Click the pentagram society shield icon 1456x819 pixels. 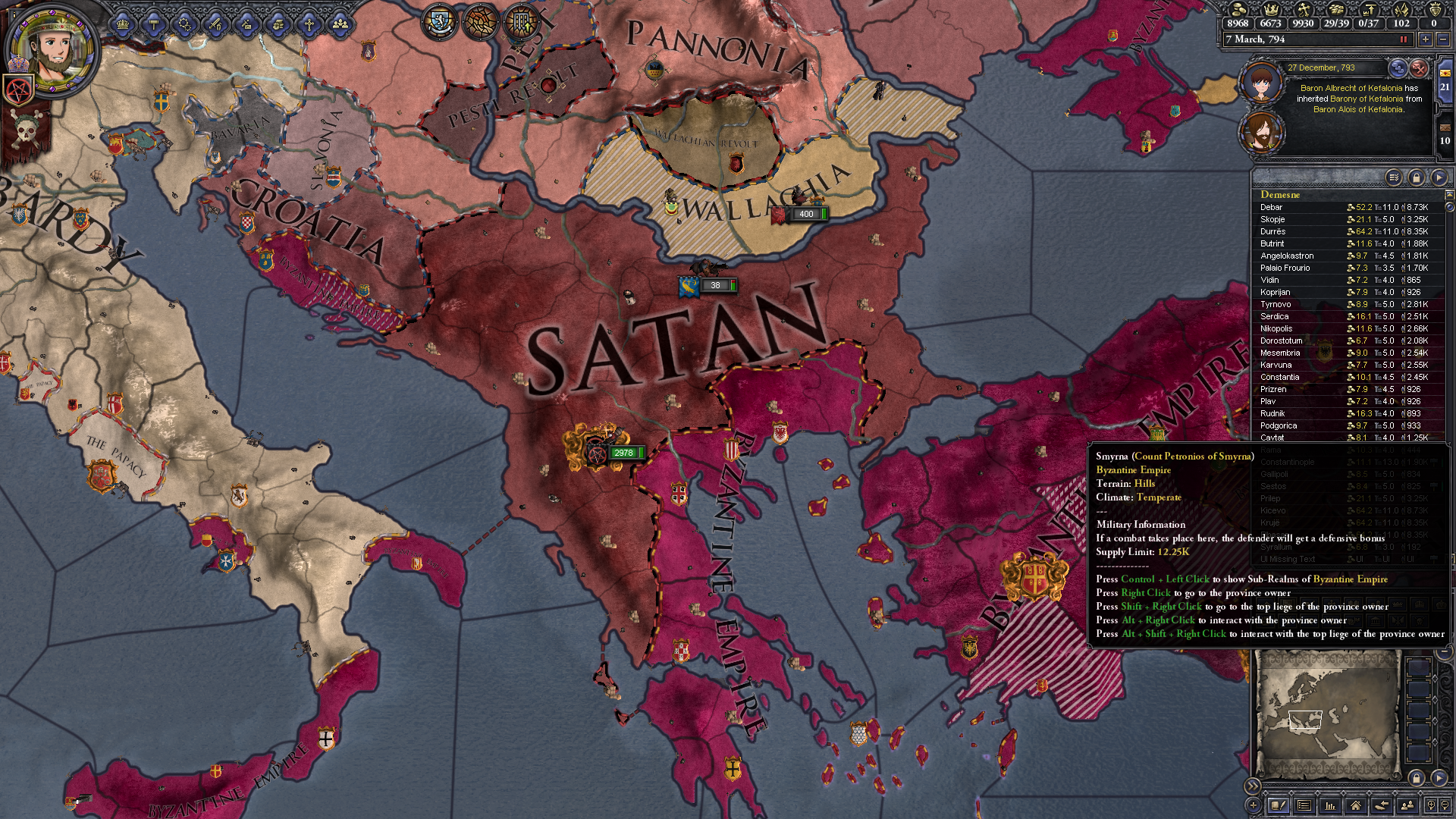tap(18, 89)
